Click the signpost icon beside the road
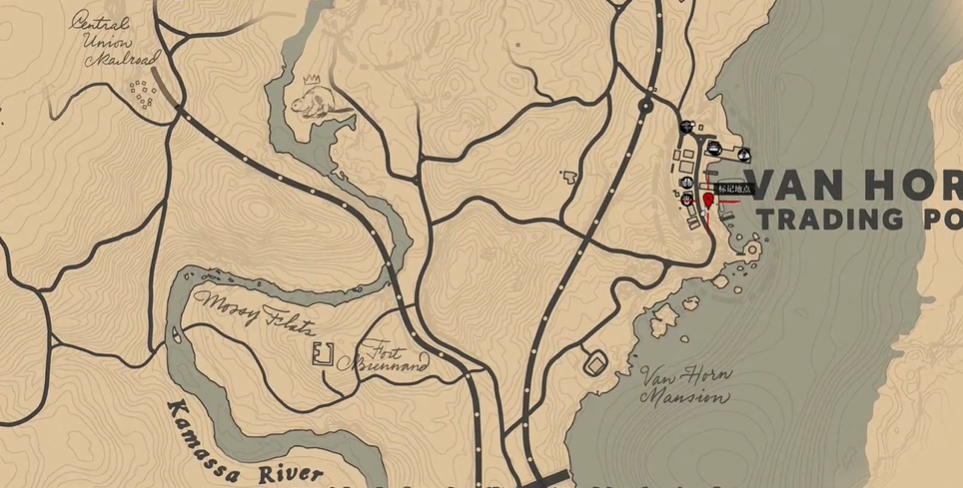Image resolution: width=963 pixels, height=488 pixels. click(686, 126)
